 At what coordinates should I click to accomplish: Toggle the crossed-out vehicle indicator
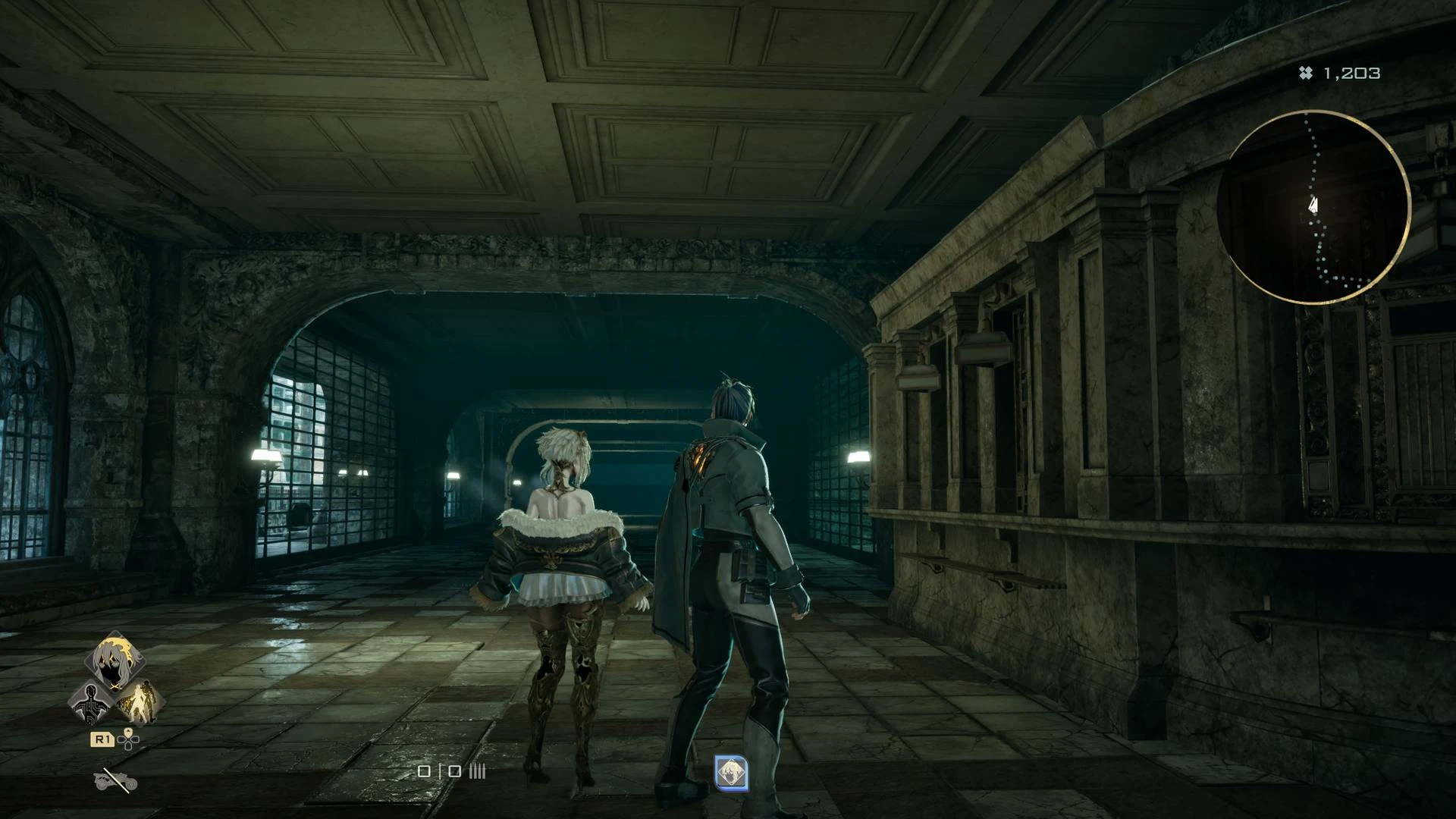(115, 780)
